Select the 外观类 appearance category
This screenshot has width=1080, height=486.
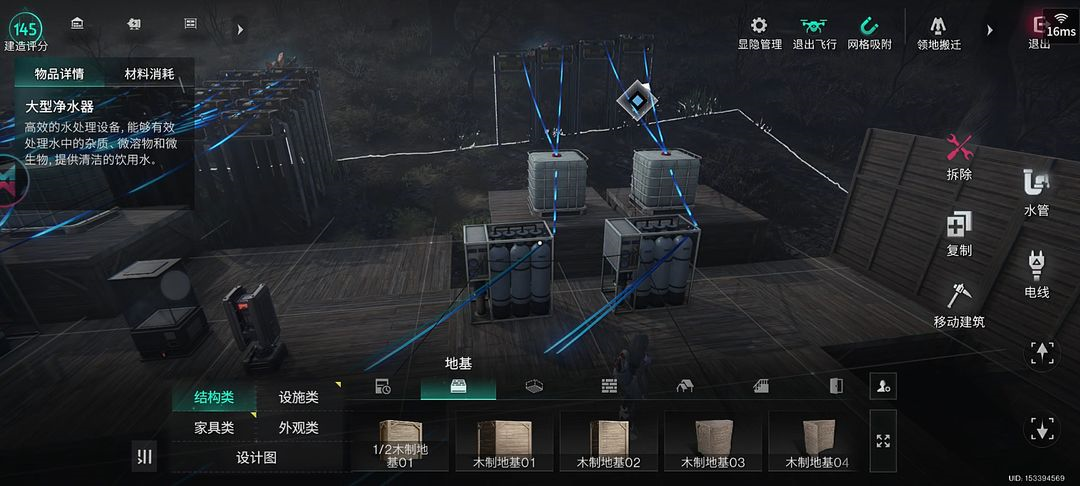tap(299, 428)
